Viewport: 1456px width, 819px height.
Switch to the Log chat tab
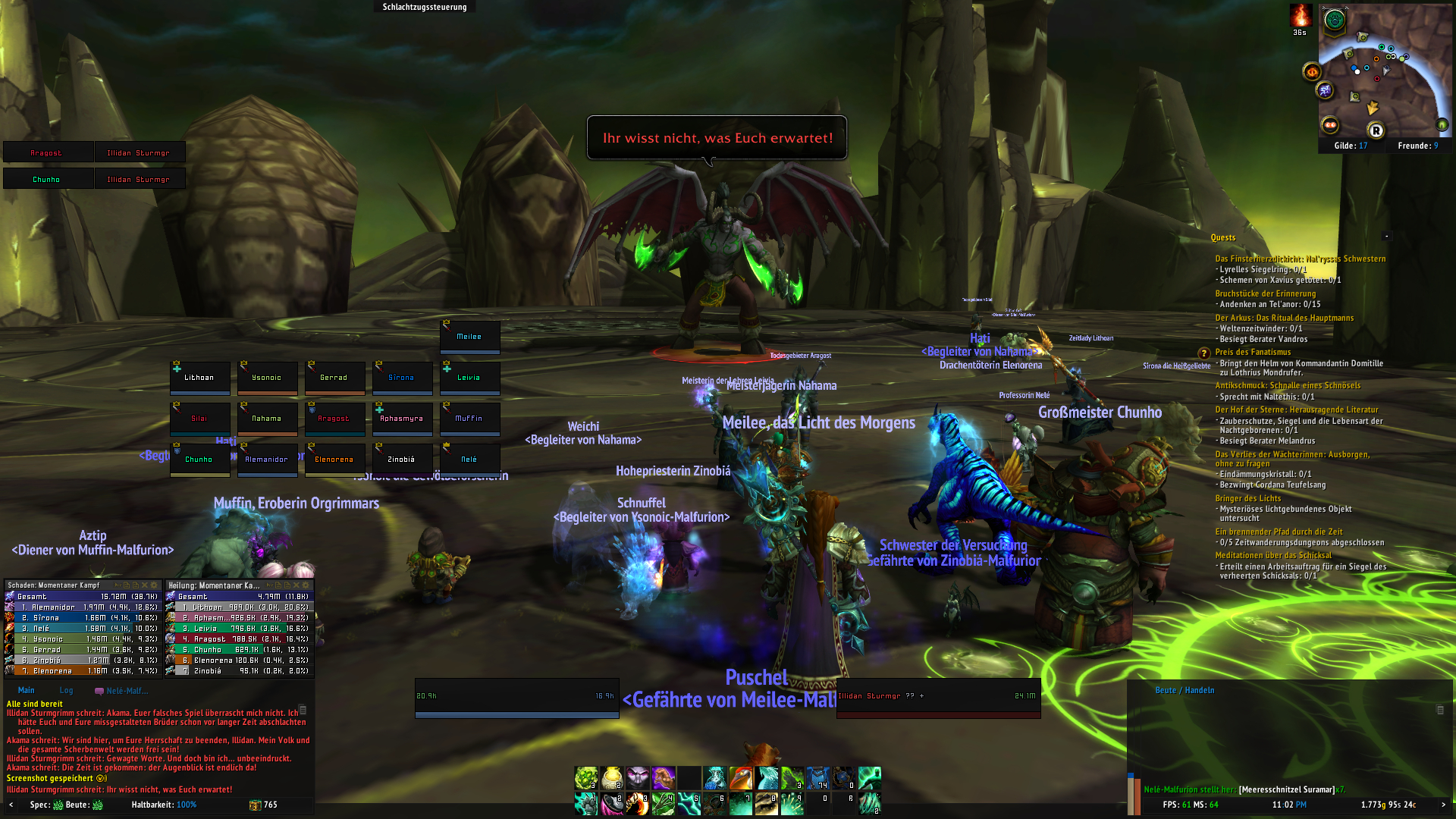[x=66, y=691]
